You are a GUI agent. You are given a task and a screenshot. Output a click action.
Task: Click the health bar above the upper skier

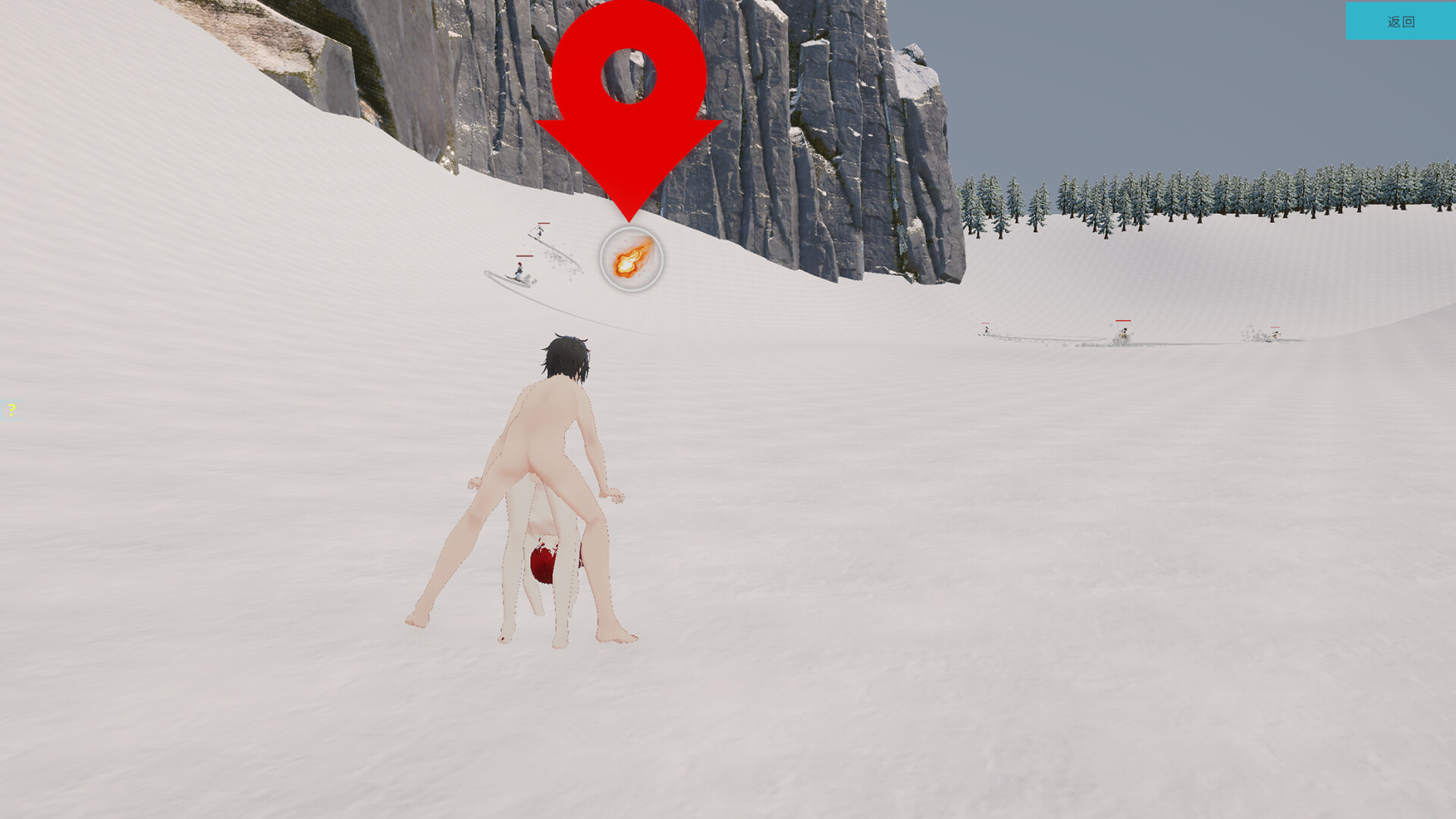point(544,224)
